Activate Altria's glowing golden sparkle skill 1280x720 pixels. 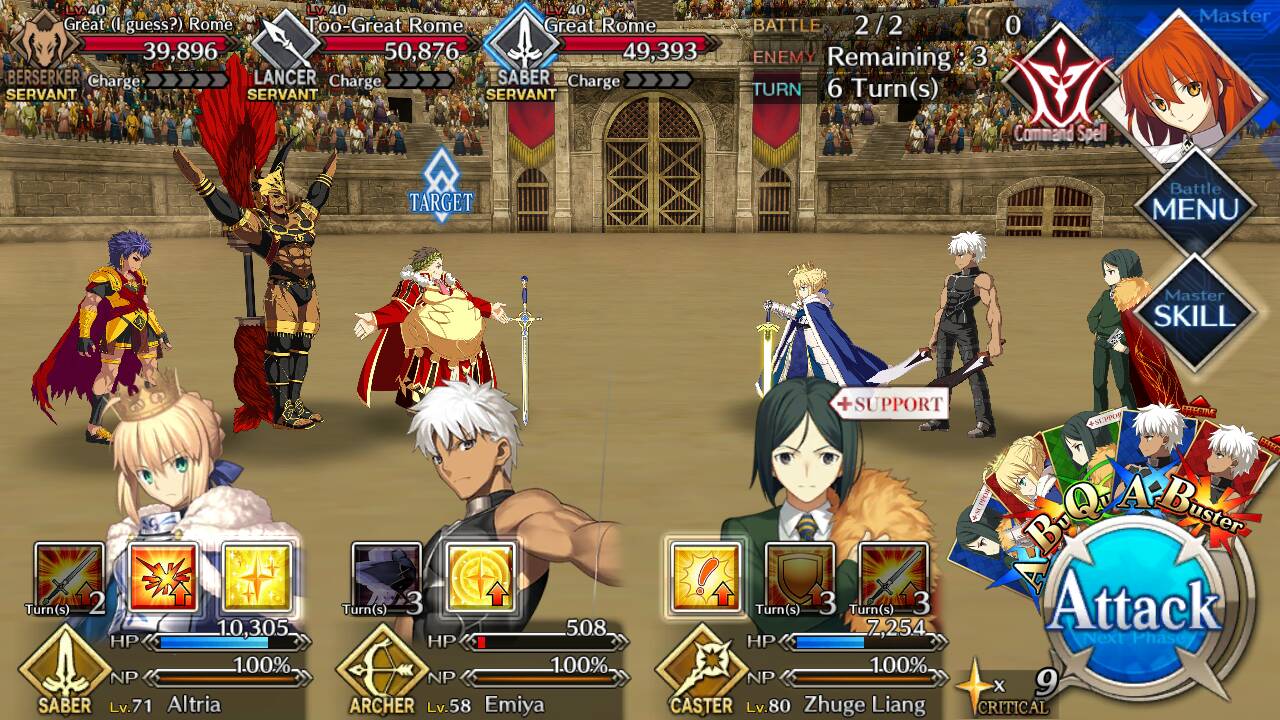[257, 578]
